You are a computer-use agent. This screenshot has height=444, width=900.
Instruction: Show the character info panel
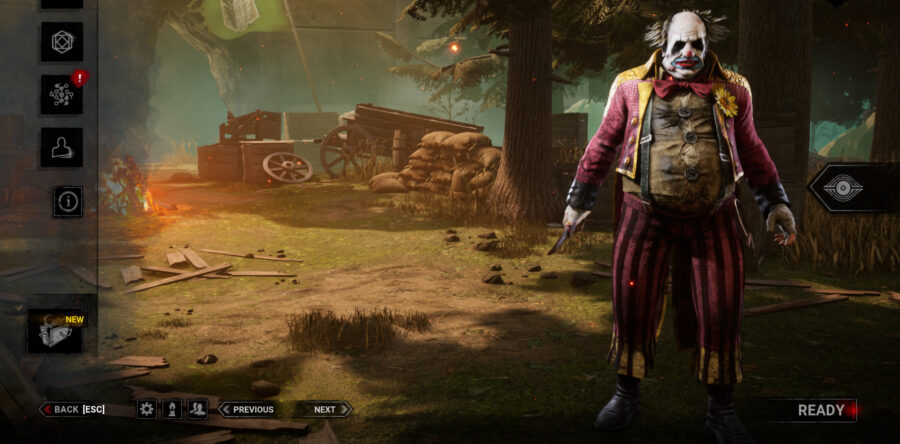click(x=68, y=201)
